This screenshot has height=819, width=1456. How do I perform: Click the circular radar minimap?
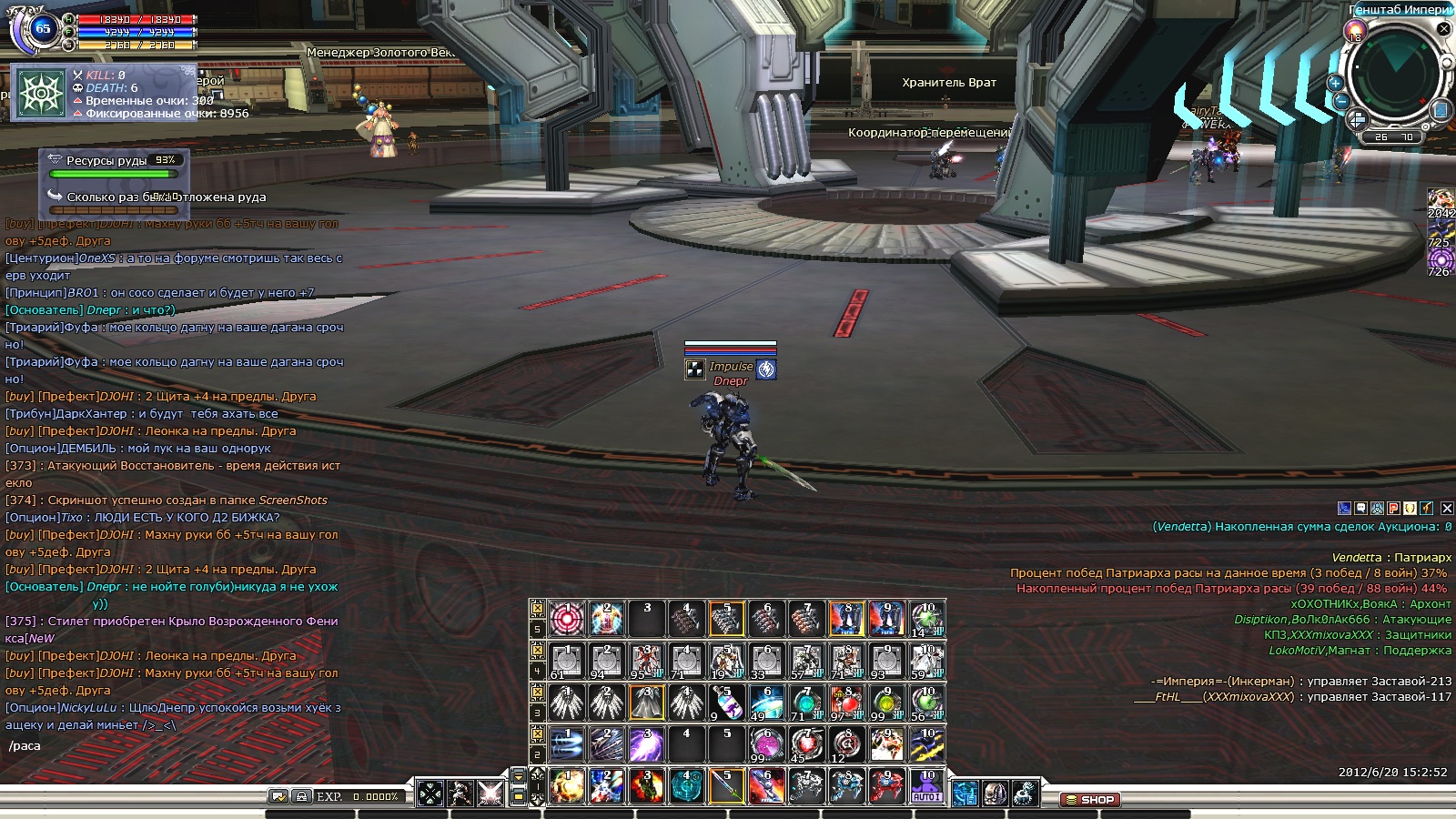tap(1393, 75)
